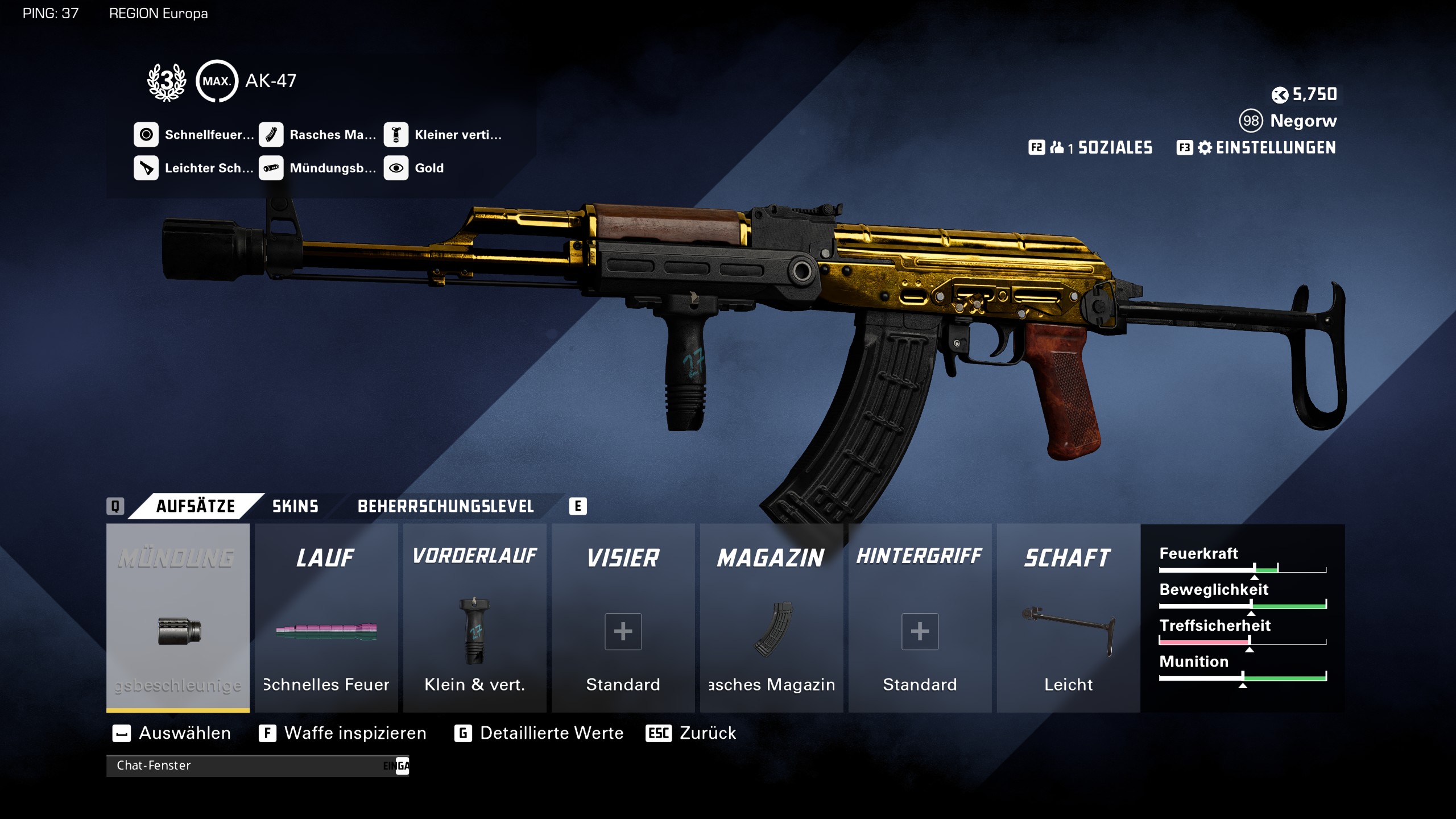Click Waffe inspizieren

(355, 733)
